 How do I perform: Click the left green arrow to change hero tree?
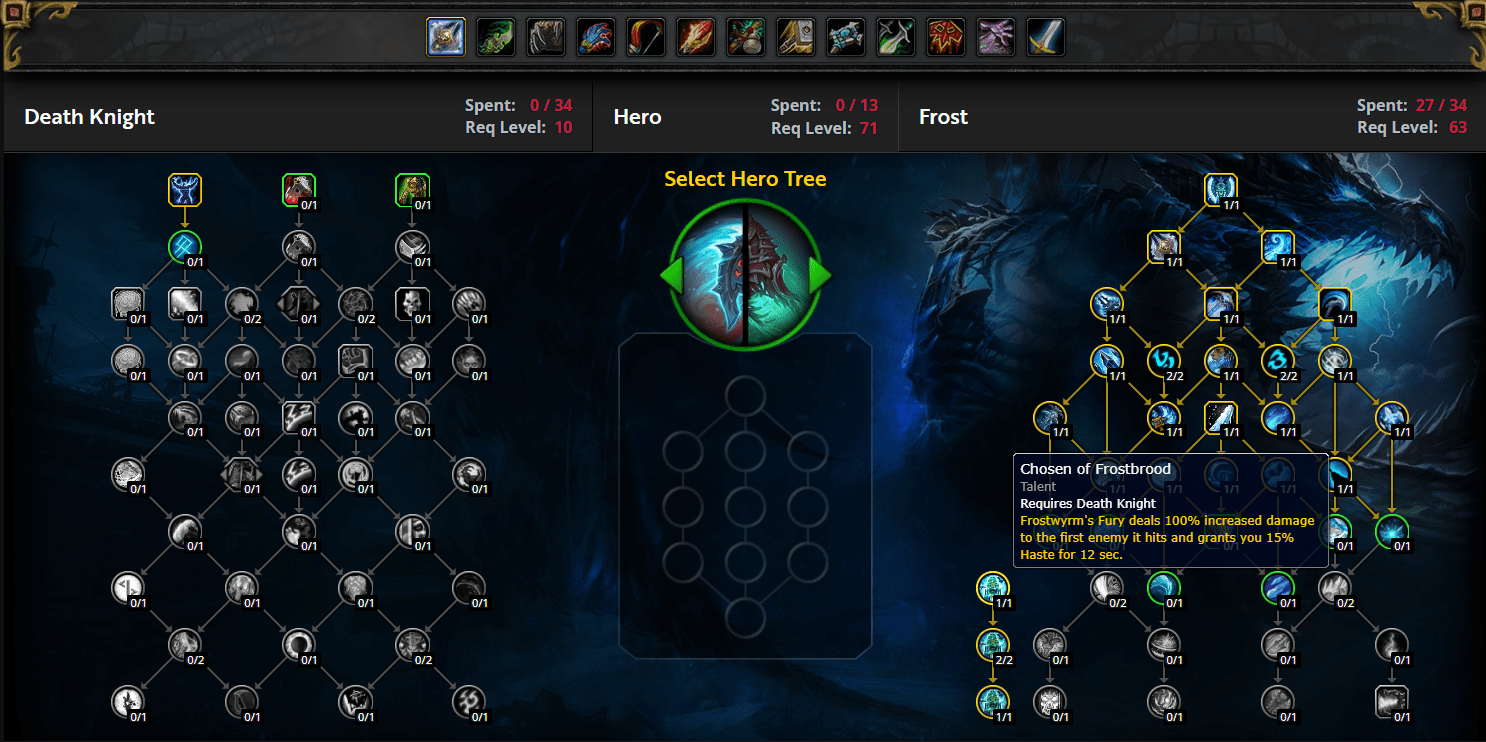click(x=673, y=276)
